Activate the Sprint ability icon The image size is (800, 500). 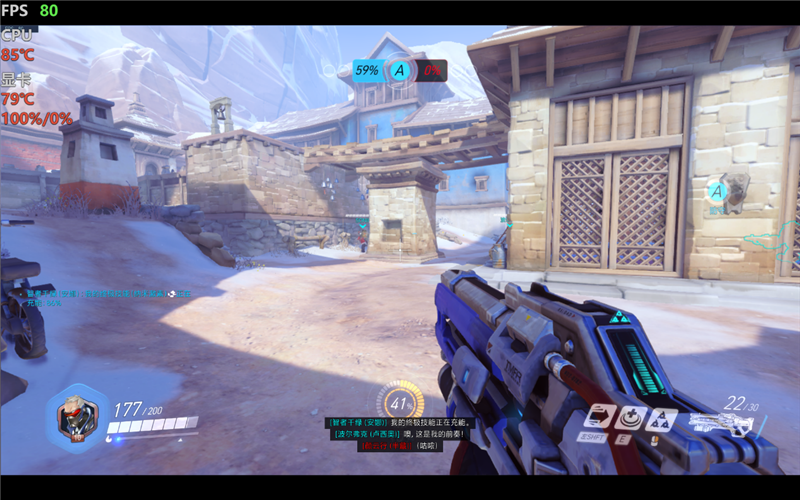click(x=599, y=417)
